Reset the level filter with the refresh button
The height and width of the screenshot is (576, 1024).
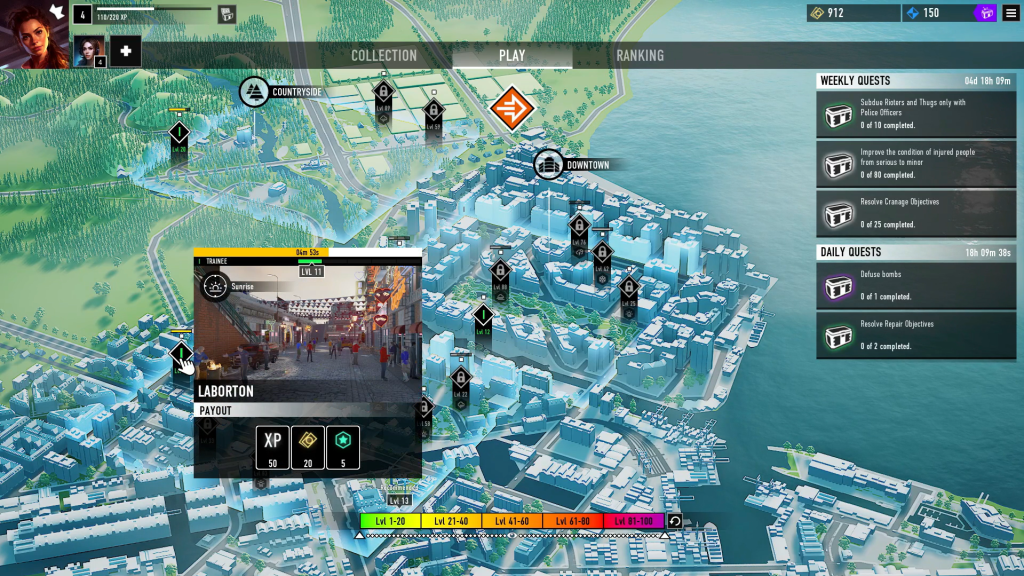675,521
